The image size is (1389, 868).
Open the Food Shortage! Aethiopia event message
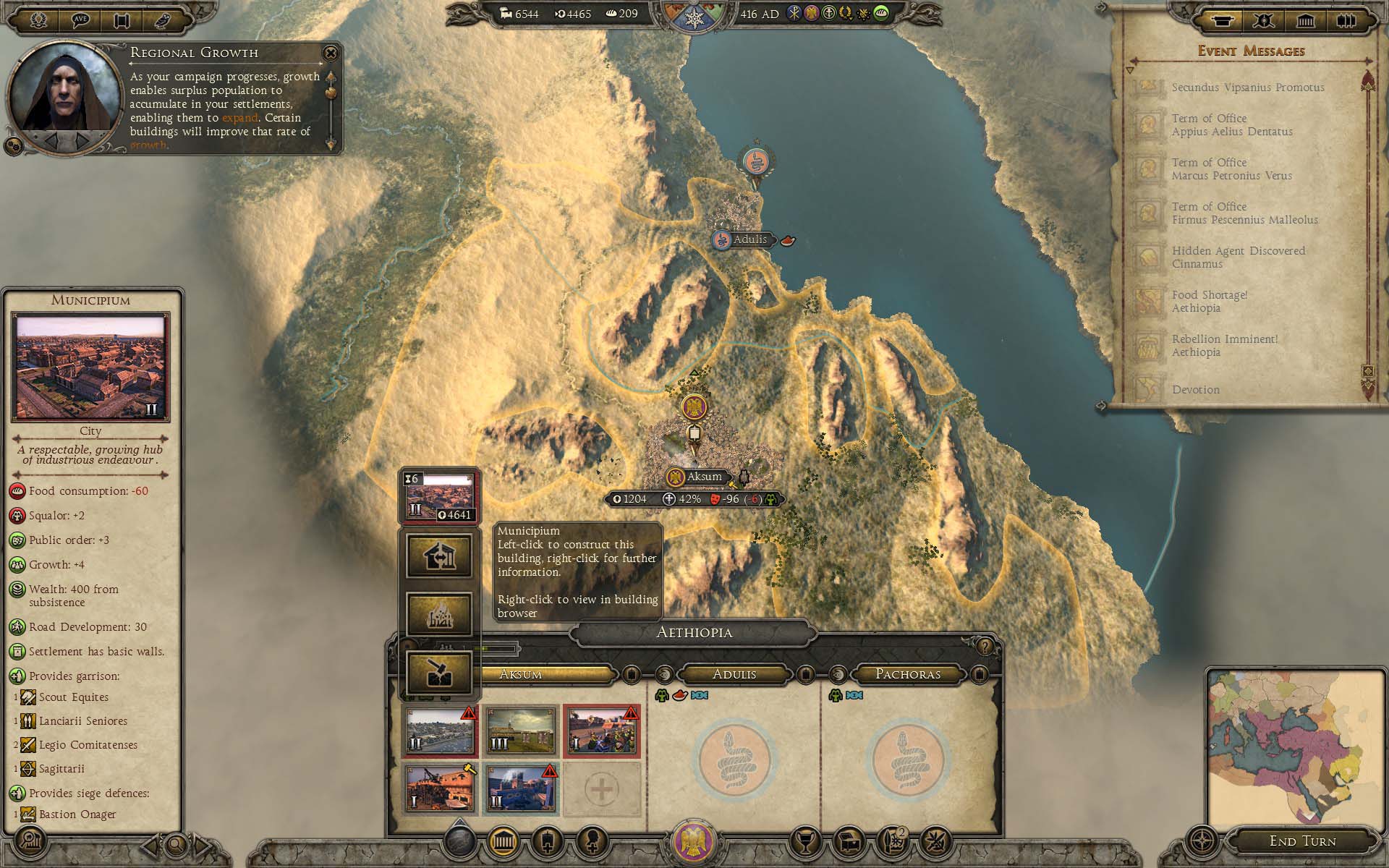click(x=1209, y=302)
